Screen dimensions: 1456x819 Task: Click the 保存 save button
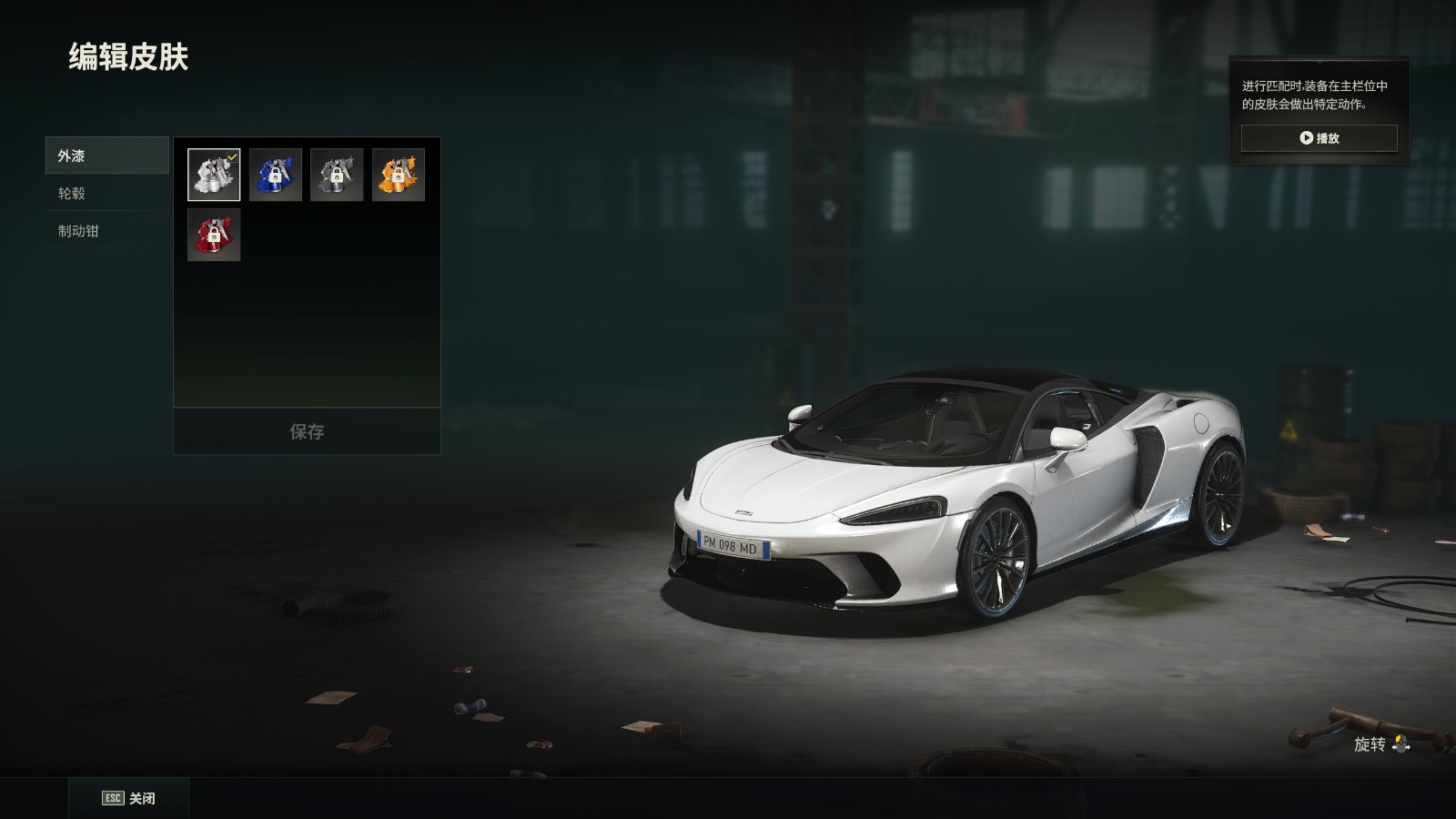tap(307, 431)
